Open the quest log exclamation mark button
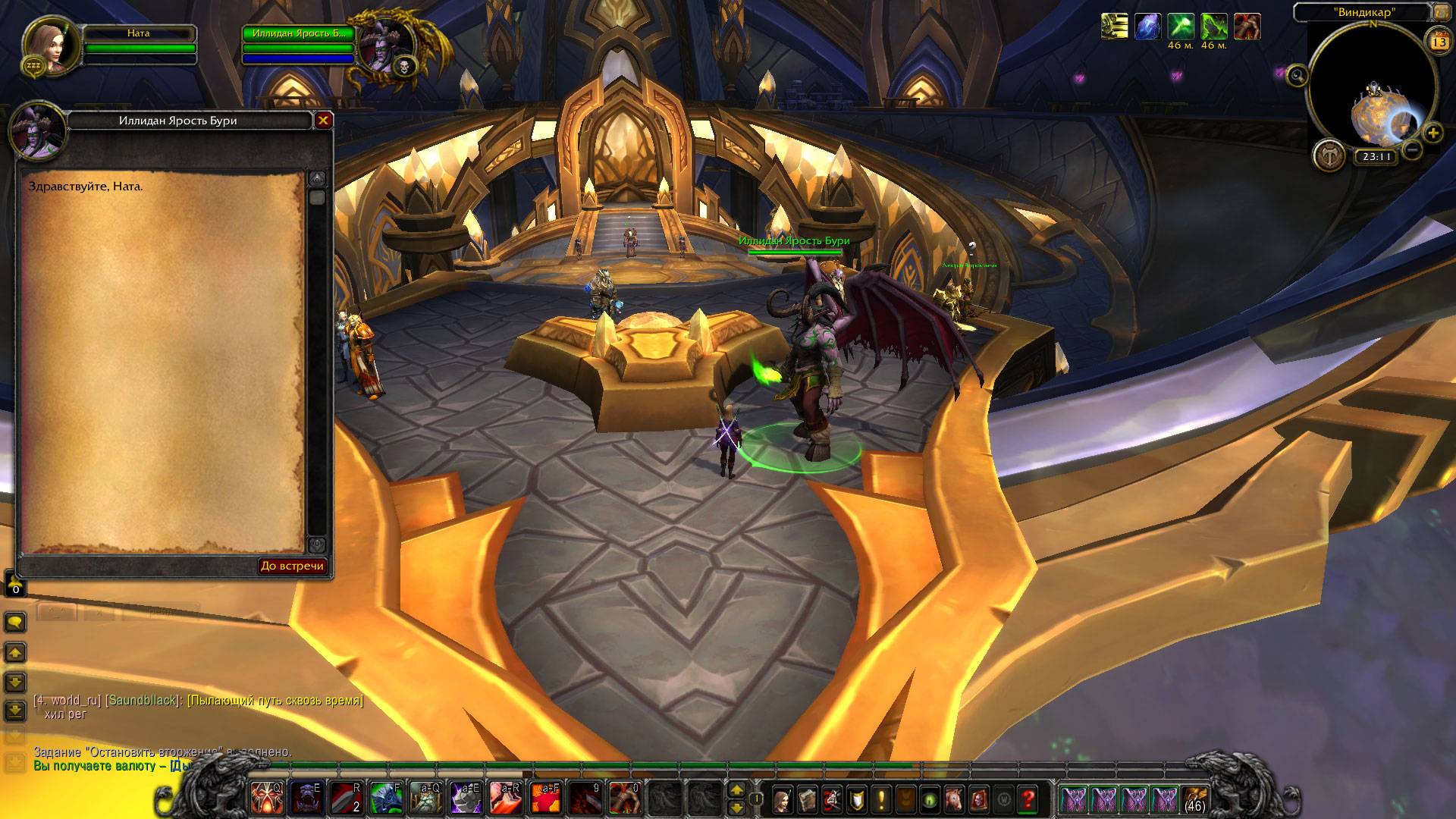The image size is (1456, 819). click(881, 799)
